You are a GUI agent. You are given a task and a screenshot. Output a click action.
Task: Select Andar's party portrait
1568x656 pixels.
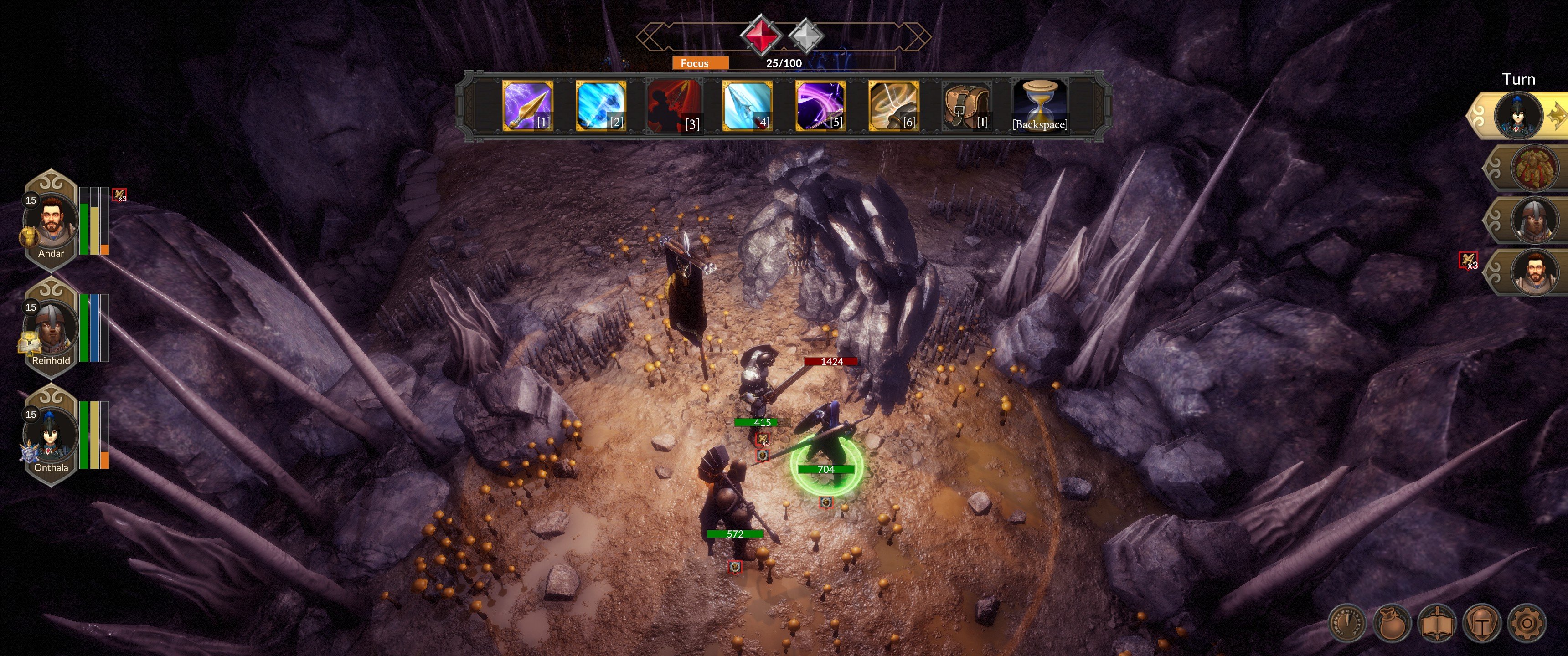point(51,223)
